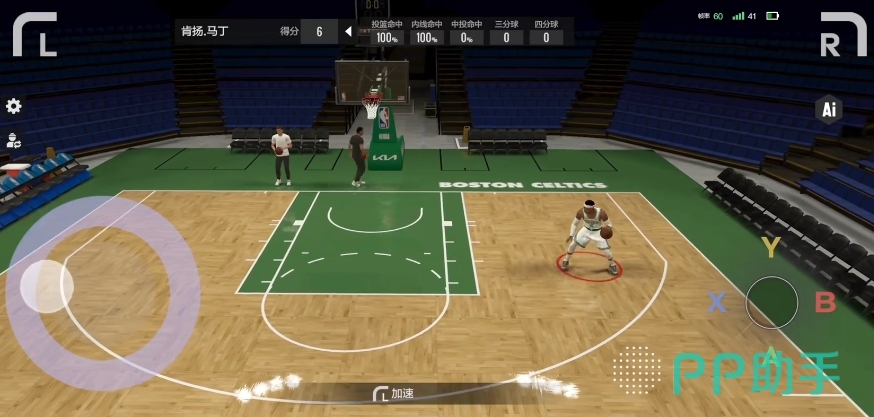The image size is (874, 417).
Task: Tap the red B action button
Action: click(825, 302)
